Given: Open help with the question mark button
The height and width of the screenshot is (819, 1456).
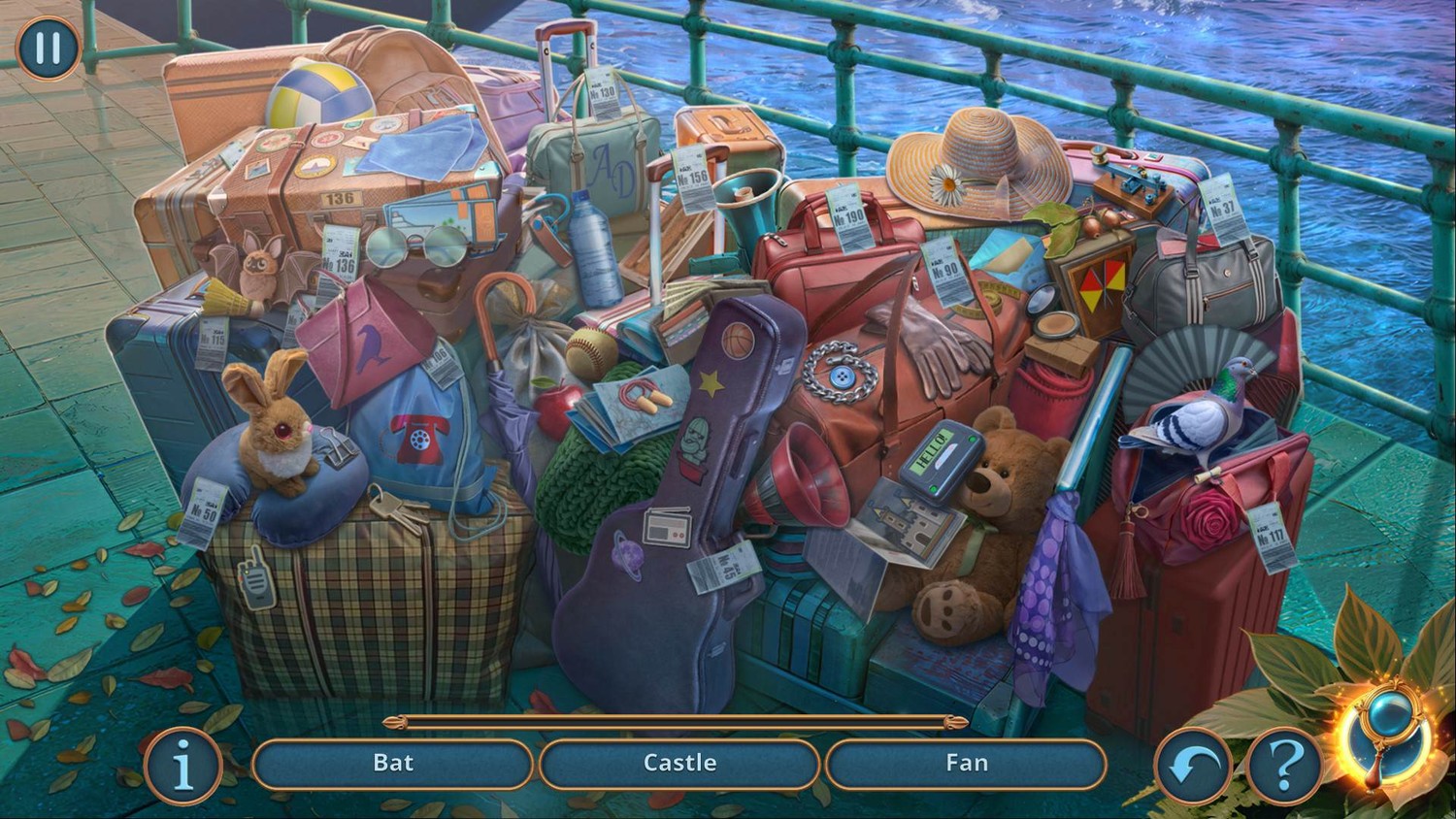Looking at the screenshot, I should coord(1284,767).
